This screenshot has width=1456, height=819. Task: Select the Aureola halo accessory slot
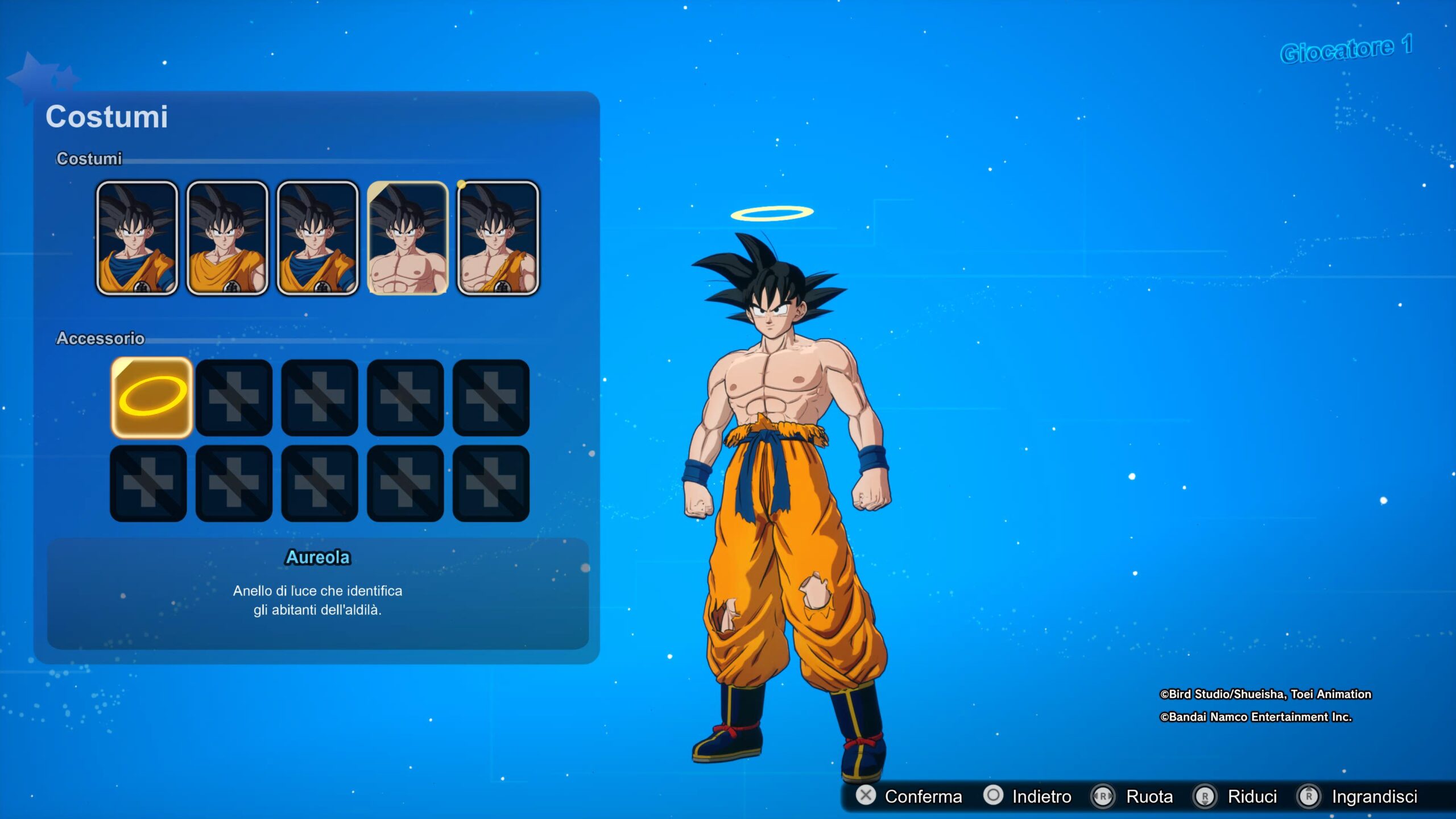(152, 398)
